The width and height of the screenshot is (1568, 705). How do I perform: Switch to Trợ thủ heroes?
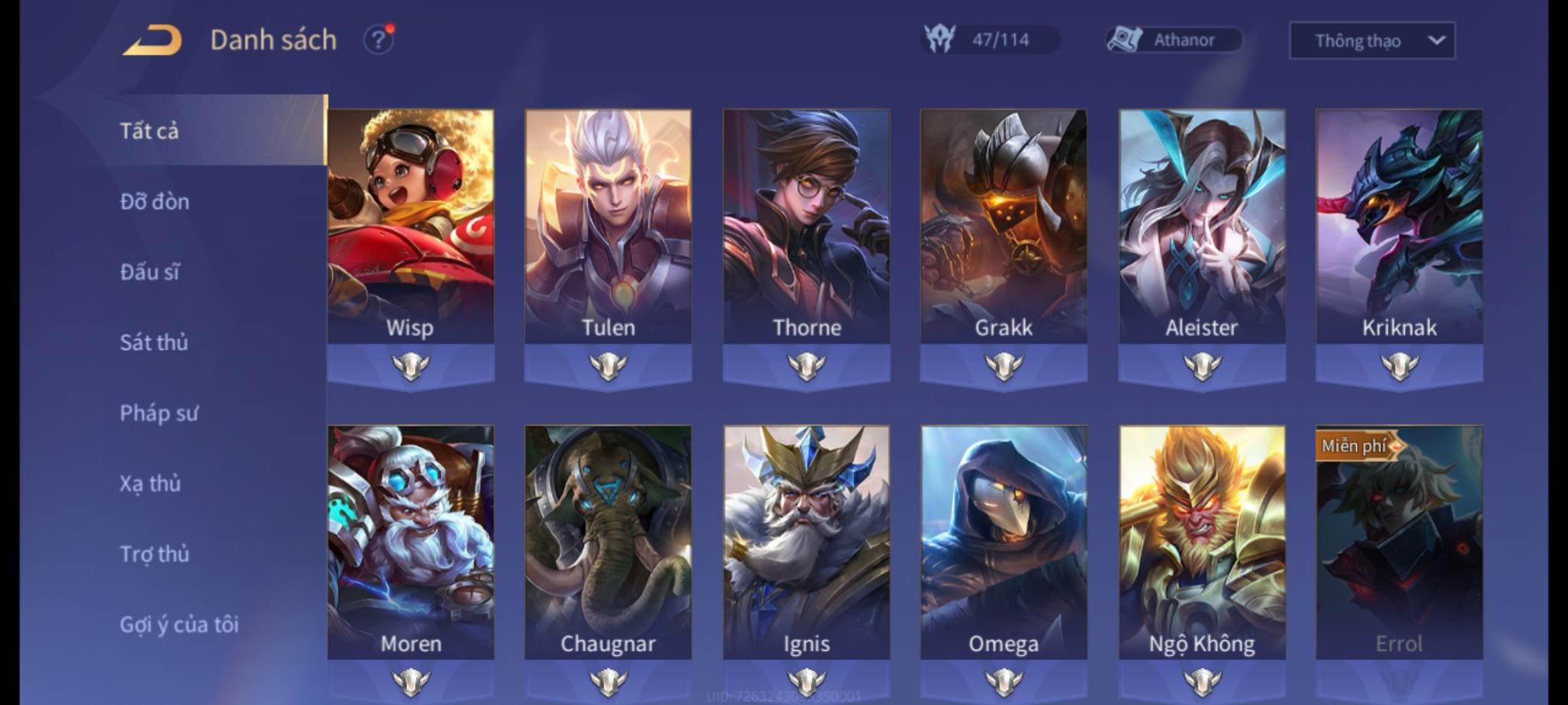(155, 554)
